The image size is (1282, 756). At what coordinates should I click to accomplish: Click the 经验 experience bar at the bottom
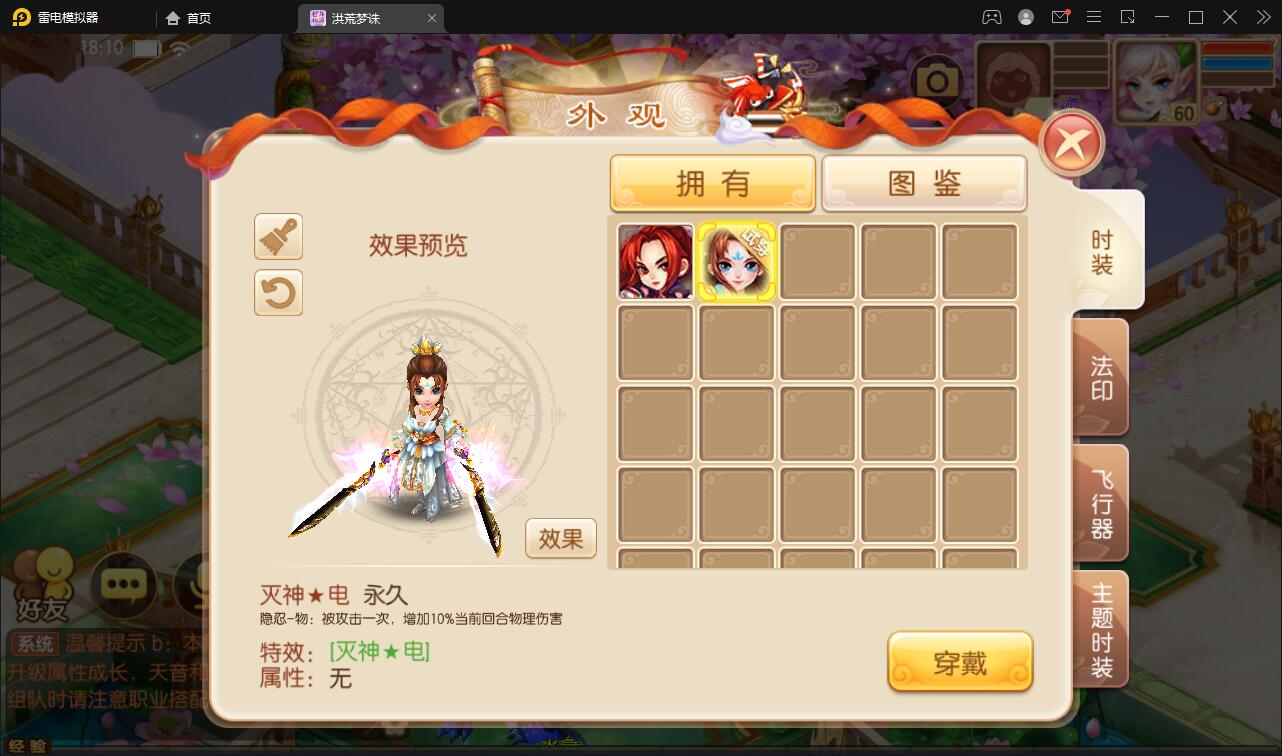click(30, 744)
